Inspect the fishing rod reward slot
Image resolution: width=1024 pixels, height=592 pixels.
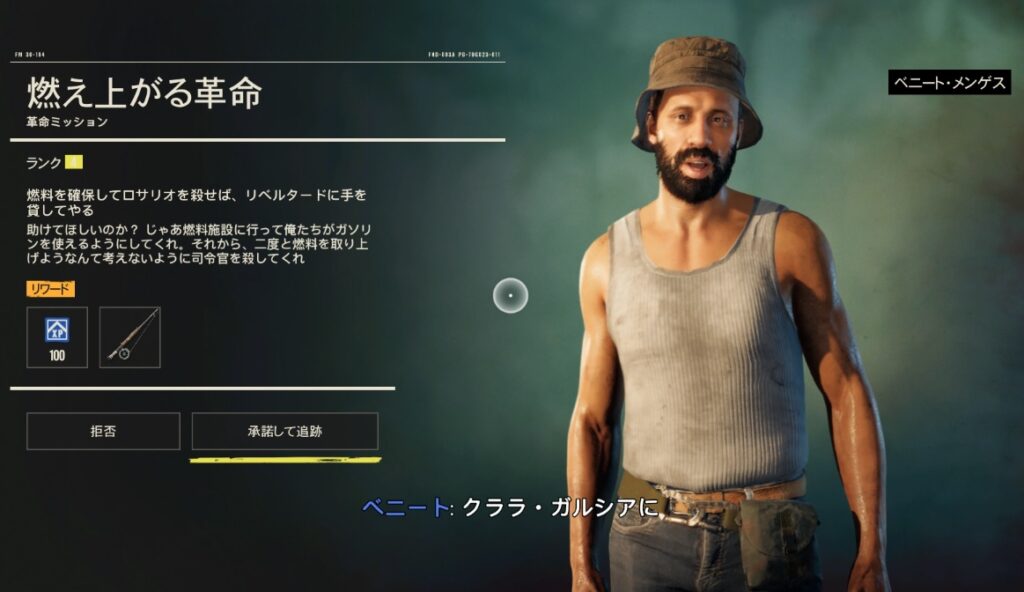(130, 337)
